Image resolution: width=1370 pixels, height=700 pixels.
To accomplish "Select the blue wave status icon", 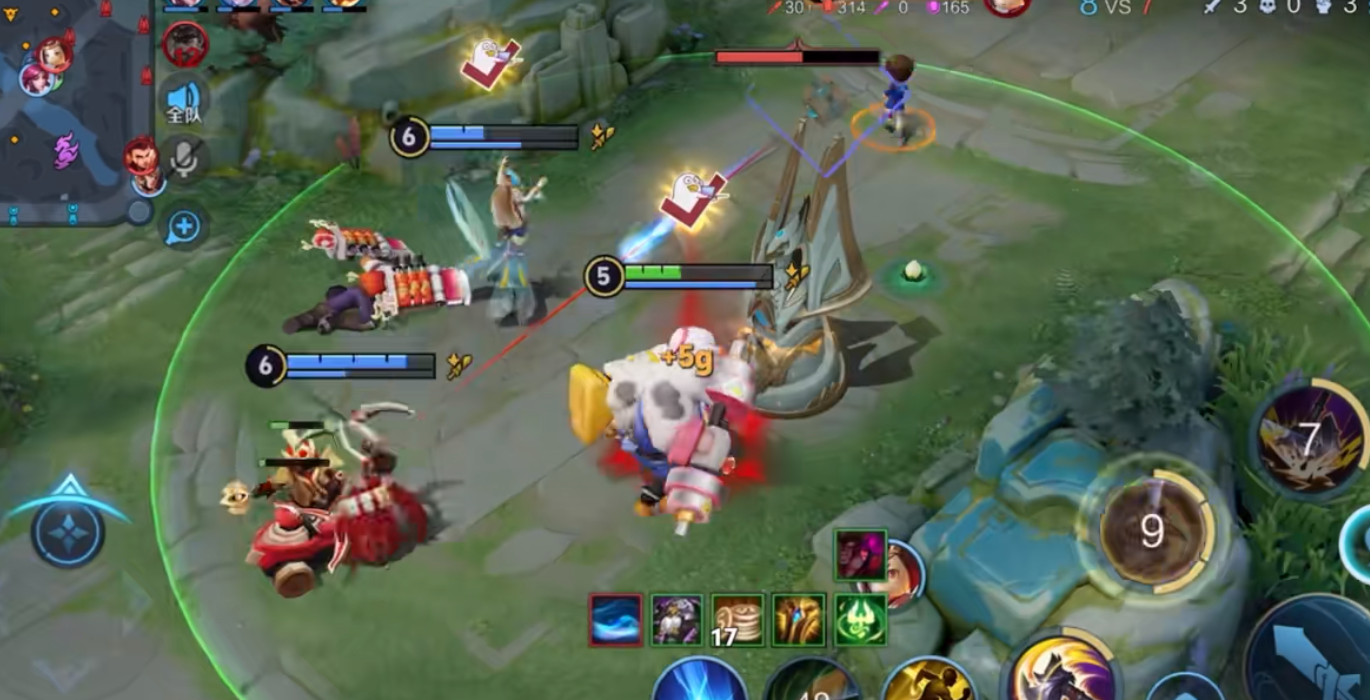I will [615, 620].
